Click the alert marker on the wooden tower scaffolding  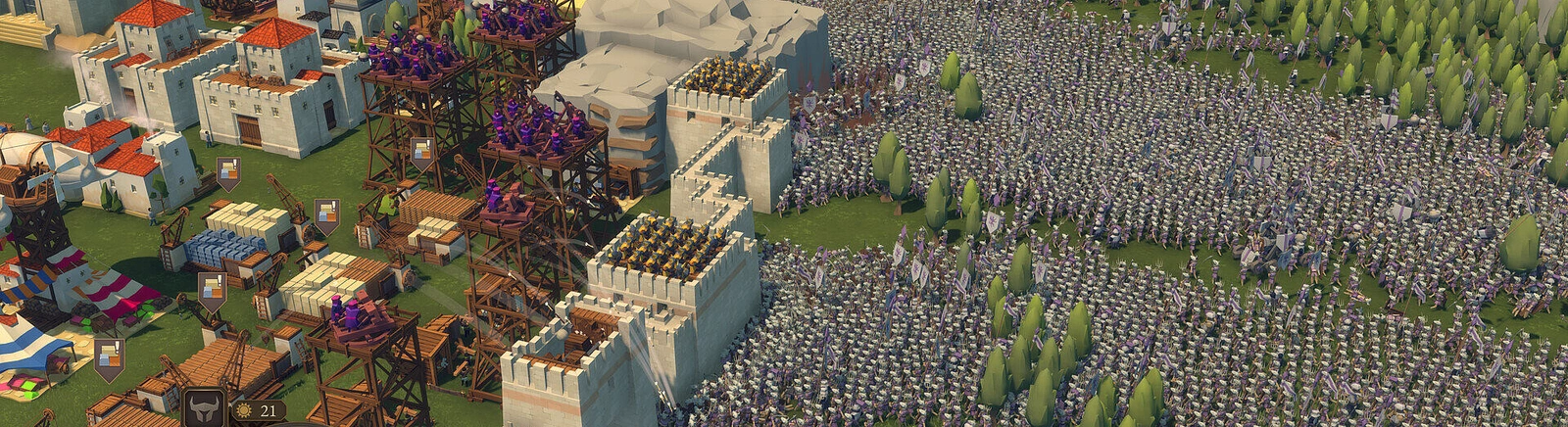422,153
